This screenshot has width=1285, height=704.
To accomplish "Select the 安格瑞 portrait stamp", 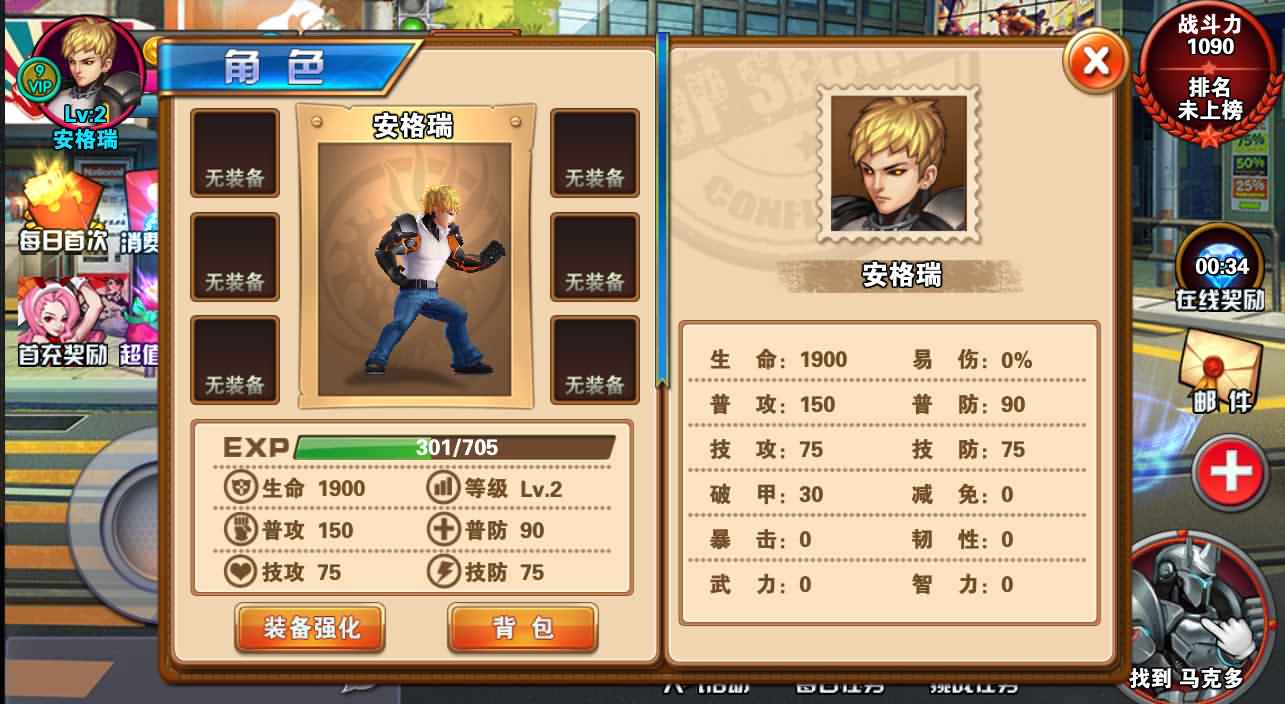I will (898, 163).
